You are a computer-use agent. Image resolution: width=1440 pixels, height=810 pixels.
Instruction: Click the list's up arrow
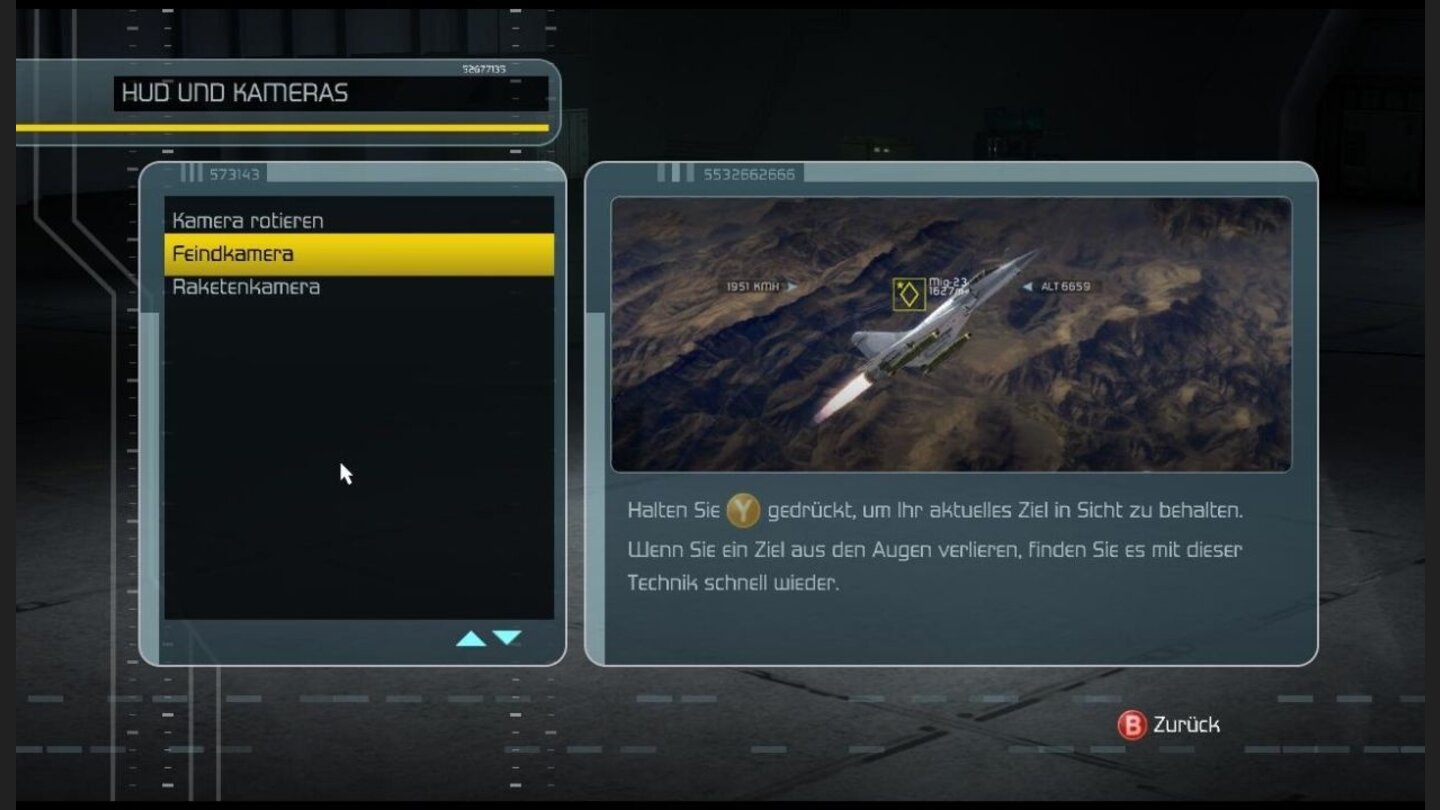[x=471, y=638]
